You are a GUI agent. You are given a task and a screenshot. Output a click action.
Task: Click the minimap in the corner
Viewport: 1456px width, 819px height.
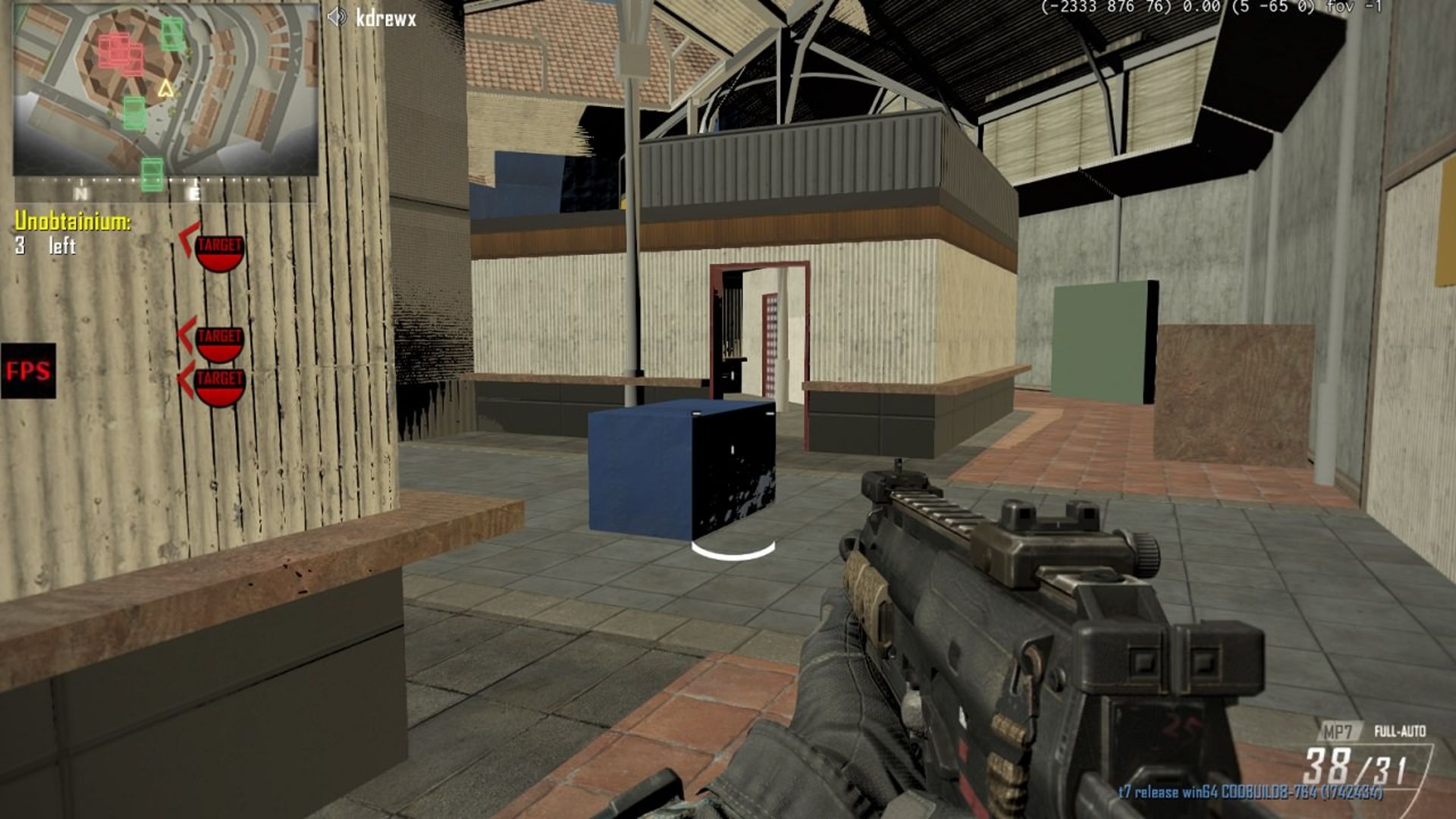165,91
